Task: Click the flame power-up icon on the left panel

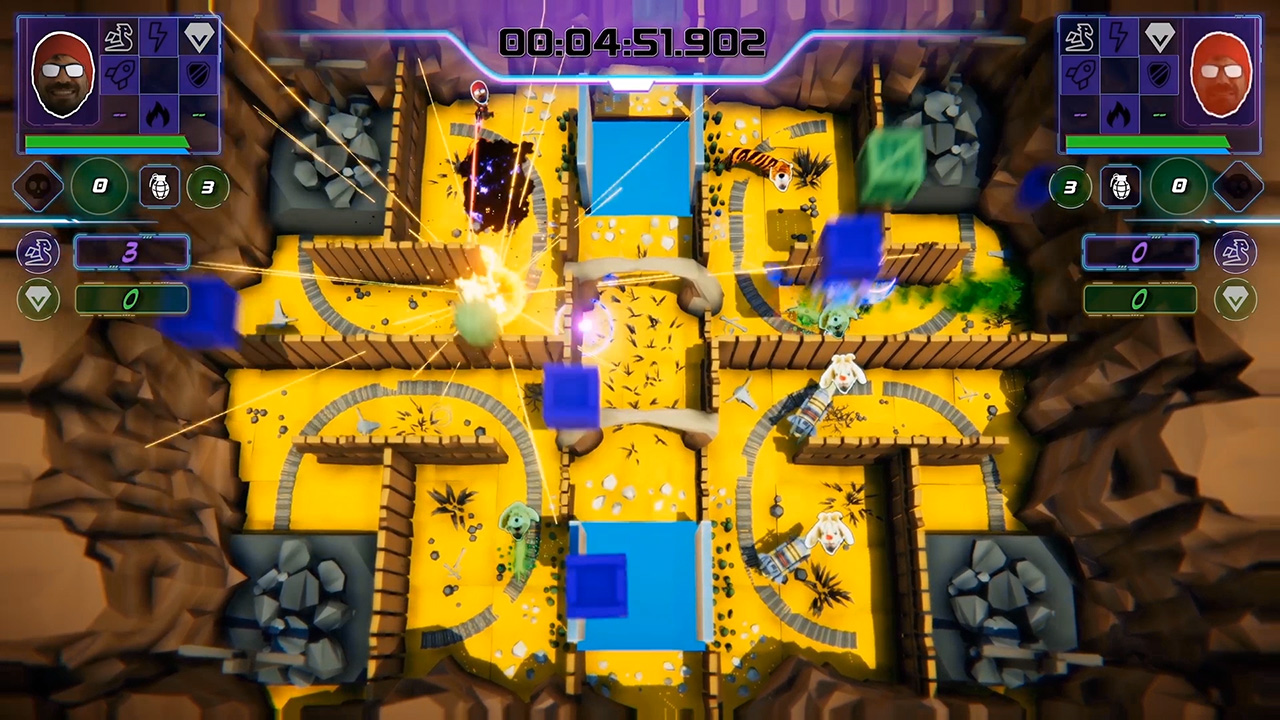Action: tap(155, 111)
